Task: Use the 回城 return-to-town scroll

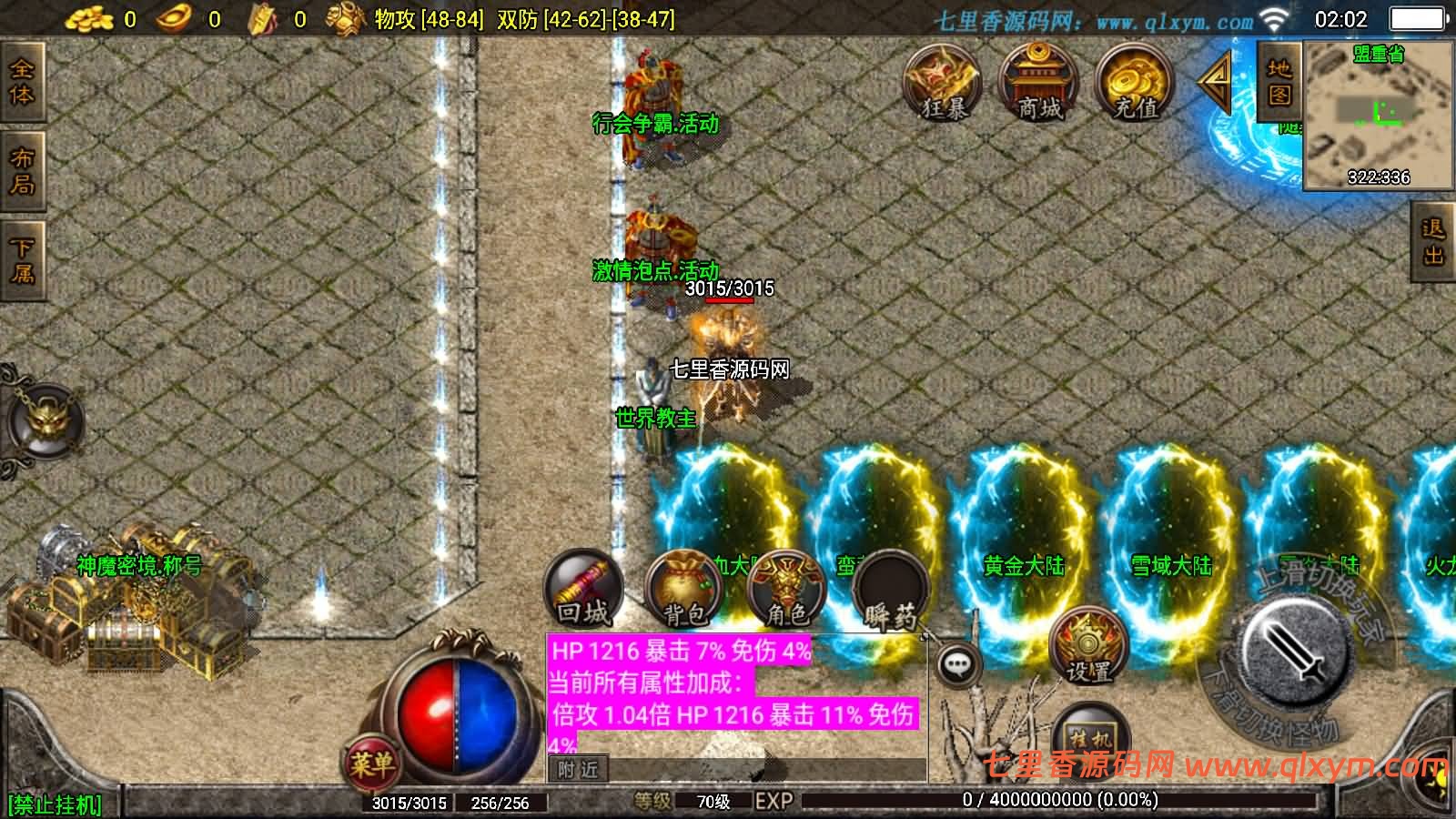Action: [583, 591]
